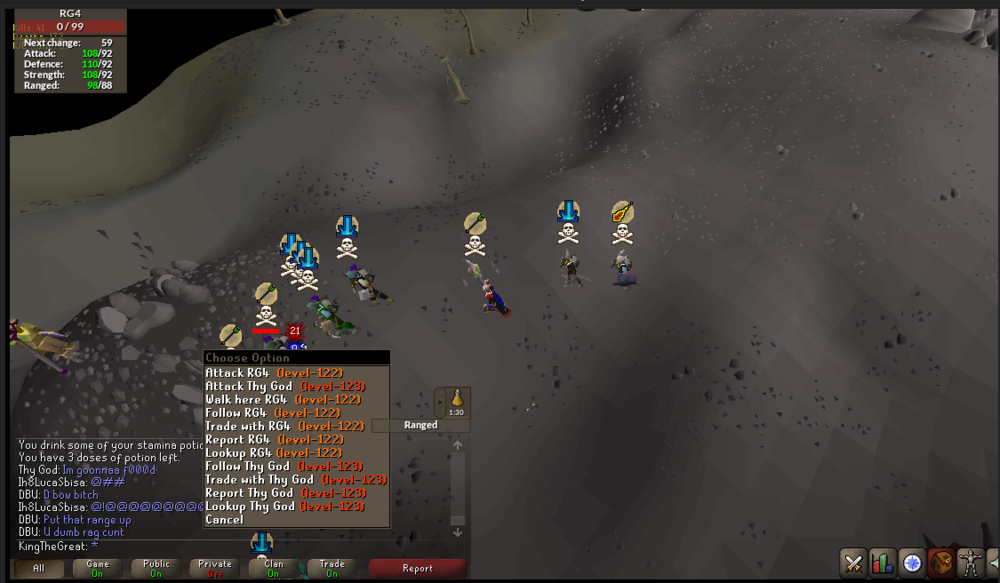Open the crossed swords combat tab
The image size is (1000, 583).
853,563
